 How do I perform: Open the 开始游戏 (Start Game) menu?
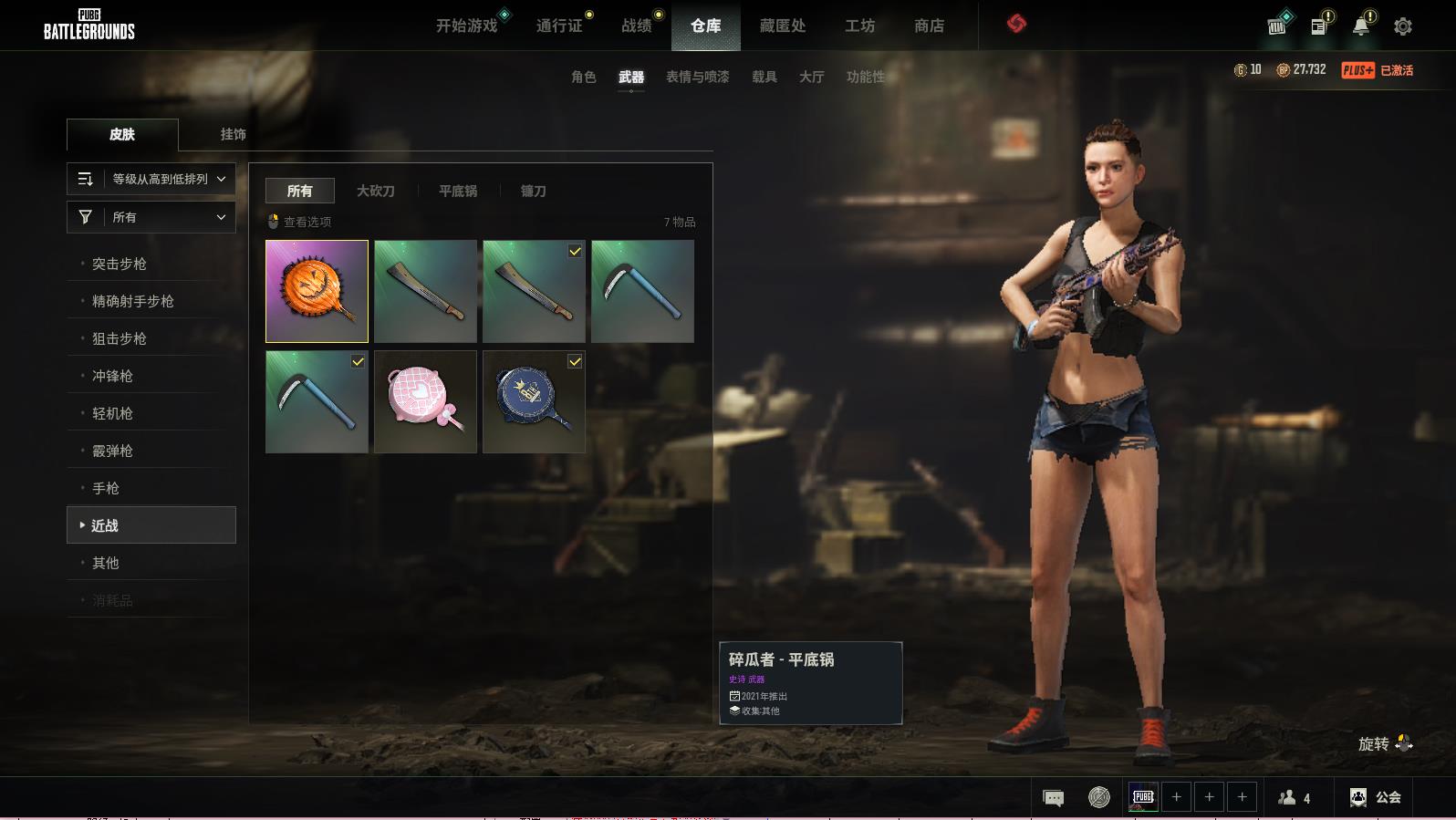(x=466, y=26)
